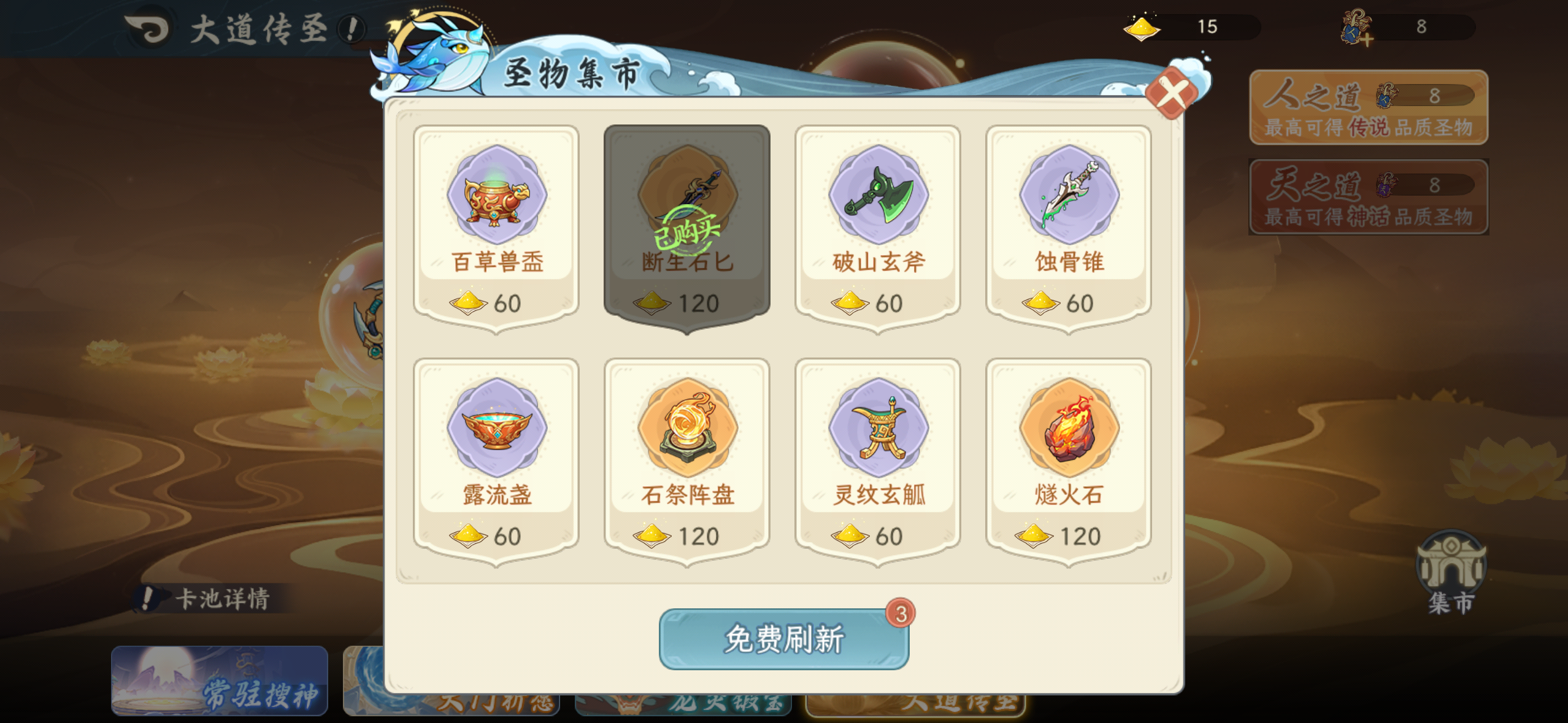Click the return arrow at top left
The height and width of the screenshot is (723, 1568).
(x=149, y=28)
